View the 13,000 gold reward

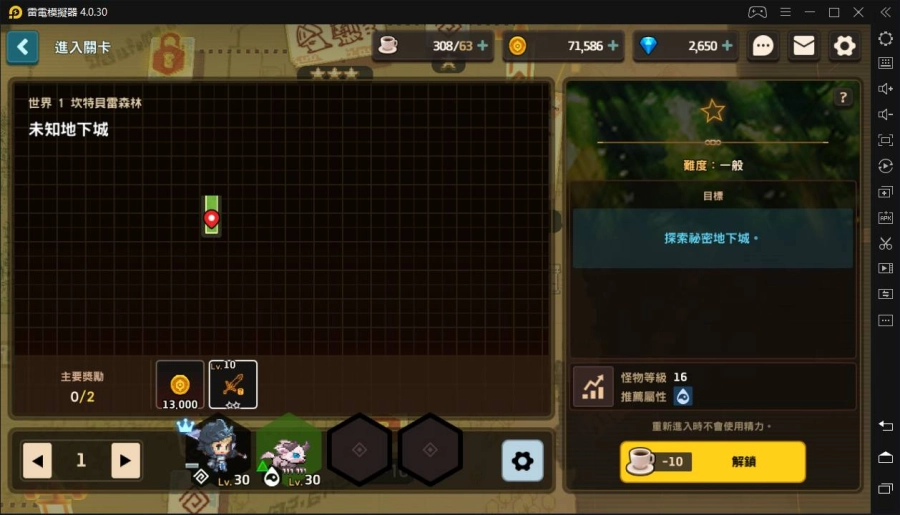point(180,385)
